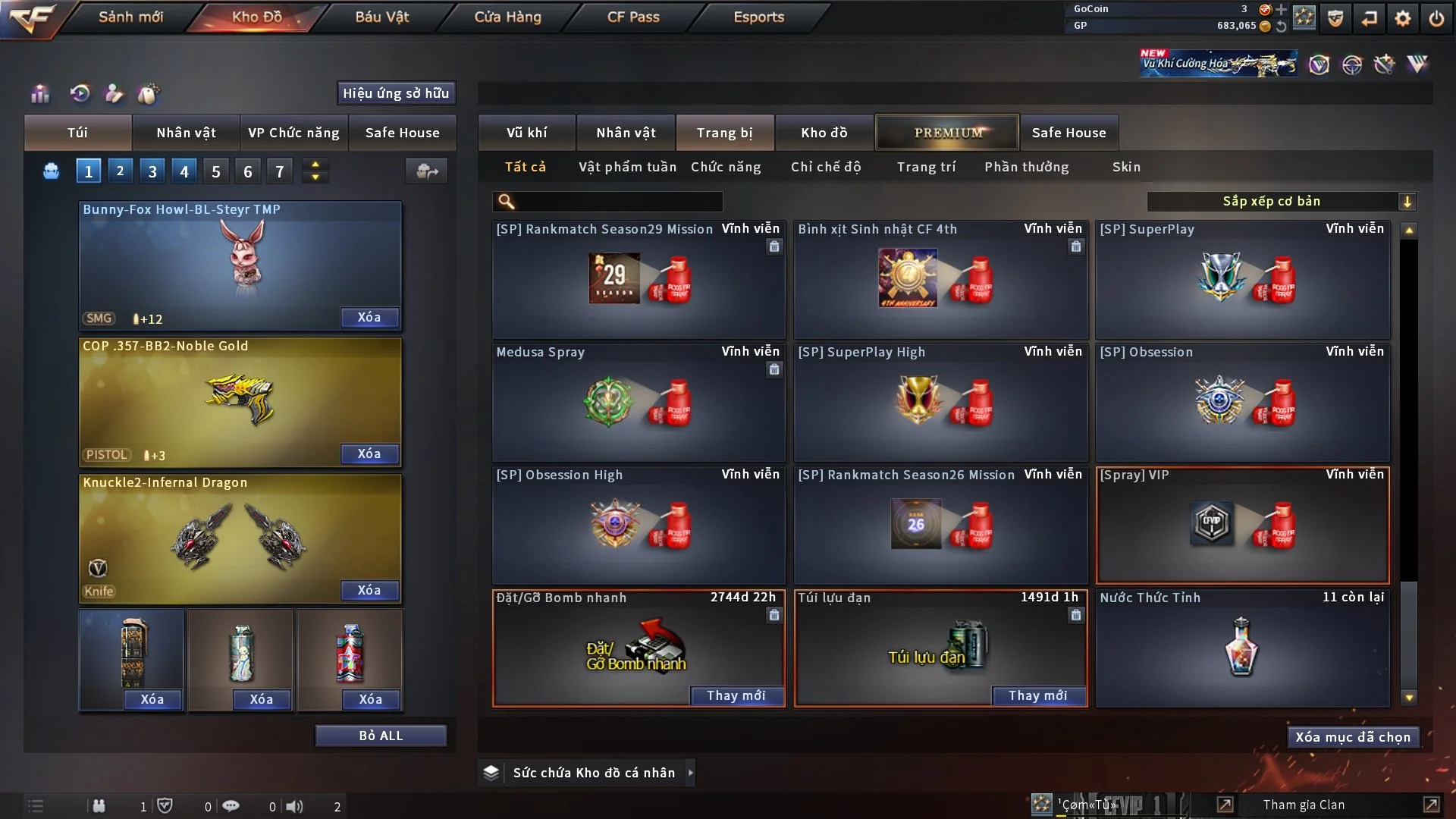
Task: Open the Esports menu
Action: 758,17
